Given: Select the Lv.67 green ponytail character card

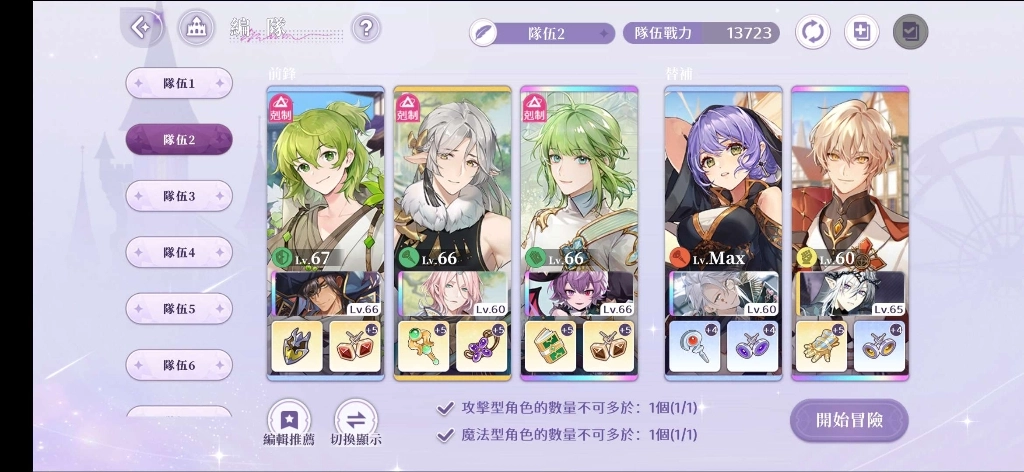Looking at the screenshot, I should (x=325, y=180).
